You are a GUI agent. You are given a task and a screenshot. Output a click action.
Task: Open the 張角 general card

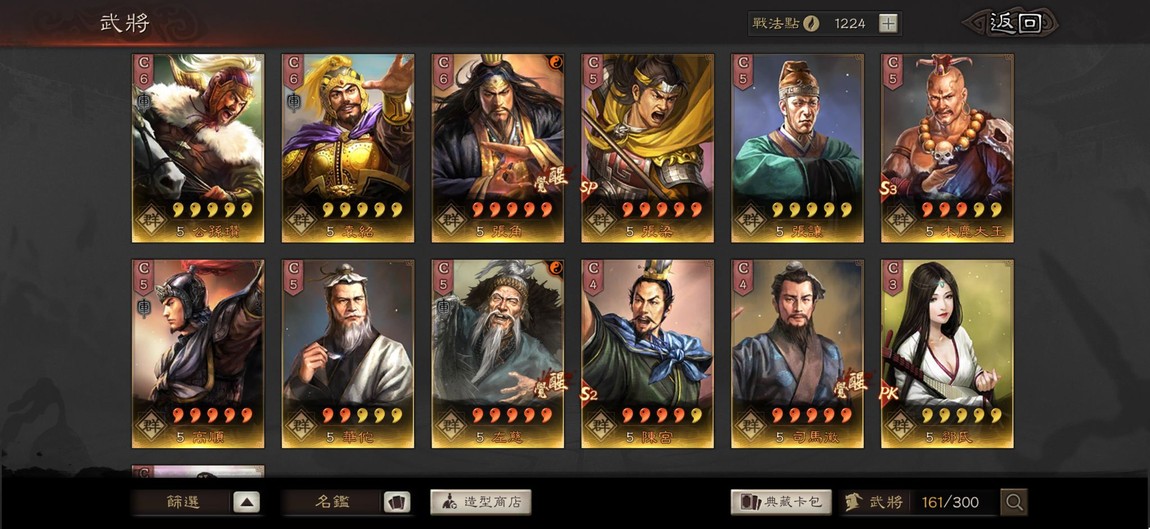[x=498, y=147]
